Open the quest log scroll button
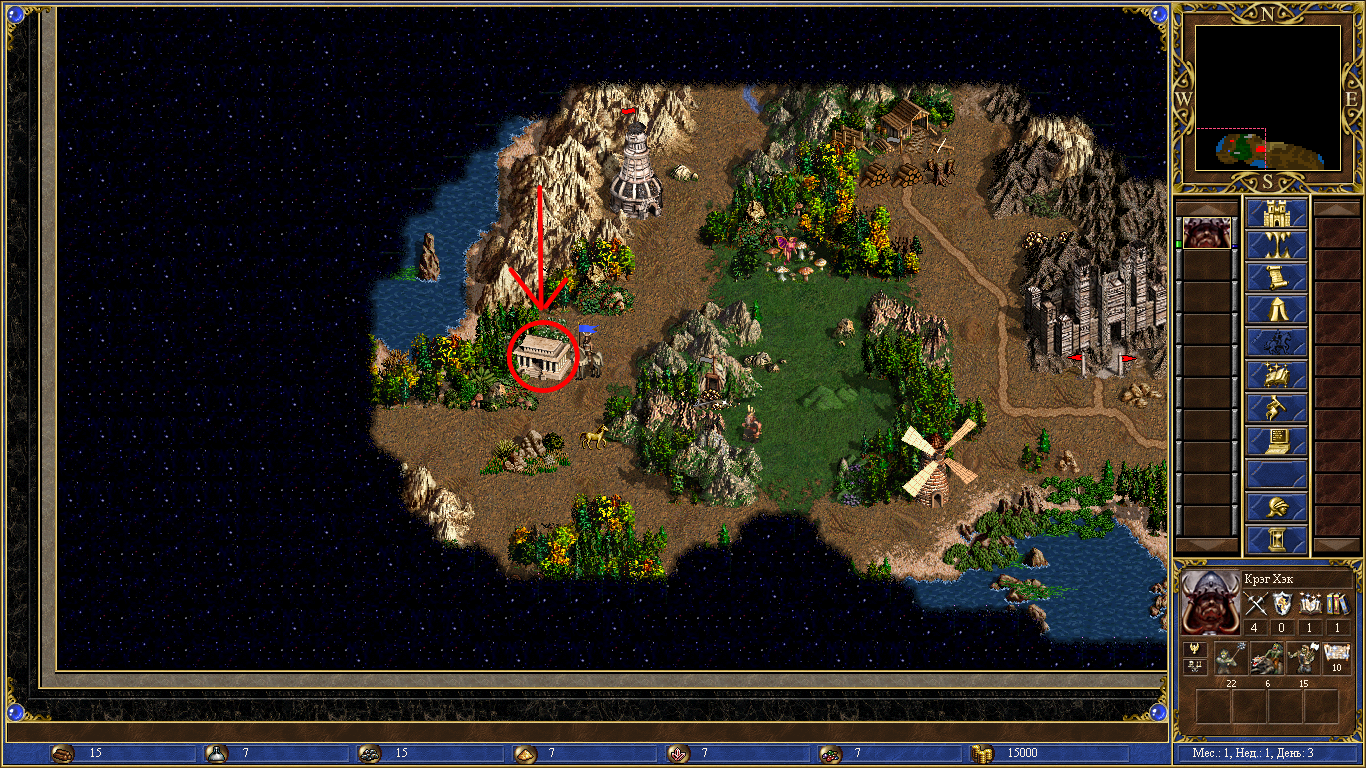The height and width of the screenshot is (768, 1366). coord(1276,277)
